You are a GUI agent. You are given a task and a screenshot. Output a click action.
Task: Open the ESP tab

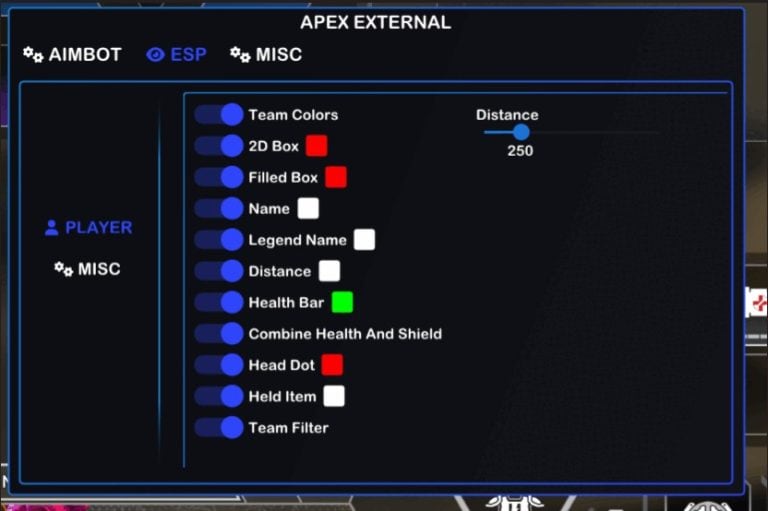[177, 54]
